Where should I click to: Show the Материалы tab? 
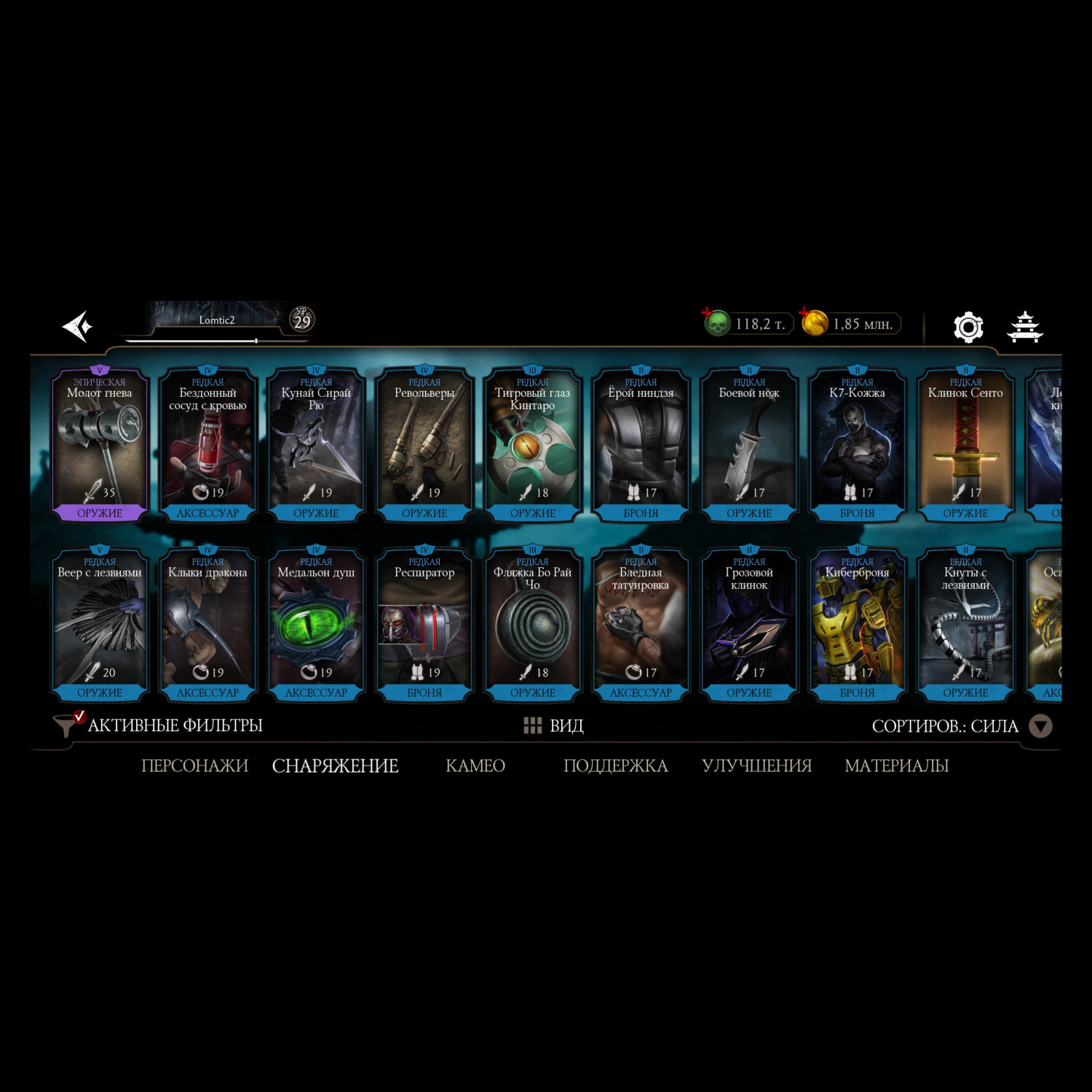(896, 766)
